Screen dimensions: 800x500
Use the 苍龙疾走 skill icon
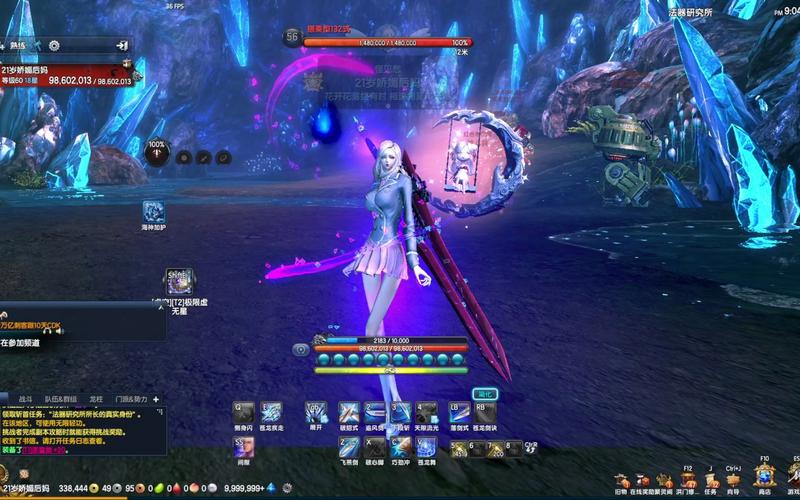pos(270,411)
